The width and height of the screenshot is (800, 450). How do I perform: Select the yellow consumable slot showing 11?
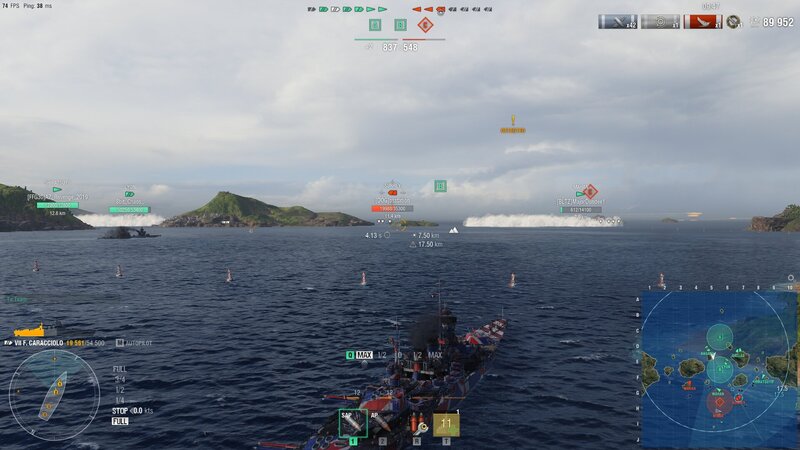tap(446, 425)
